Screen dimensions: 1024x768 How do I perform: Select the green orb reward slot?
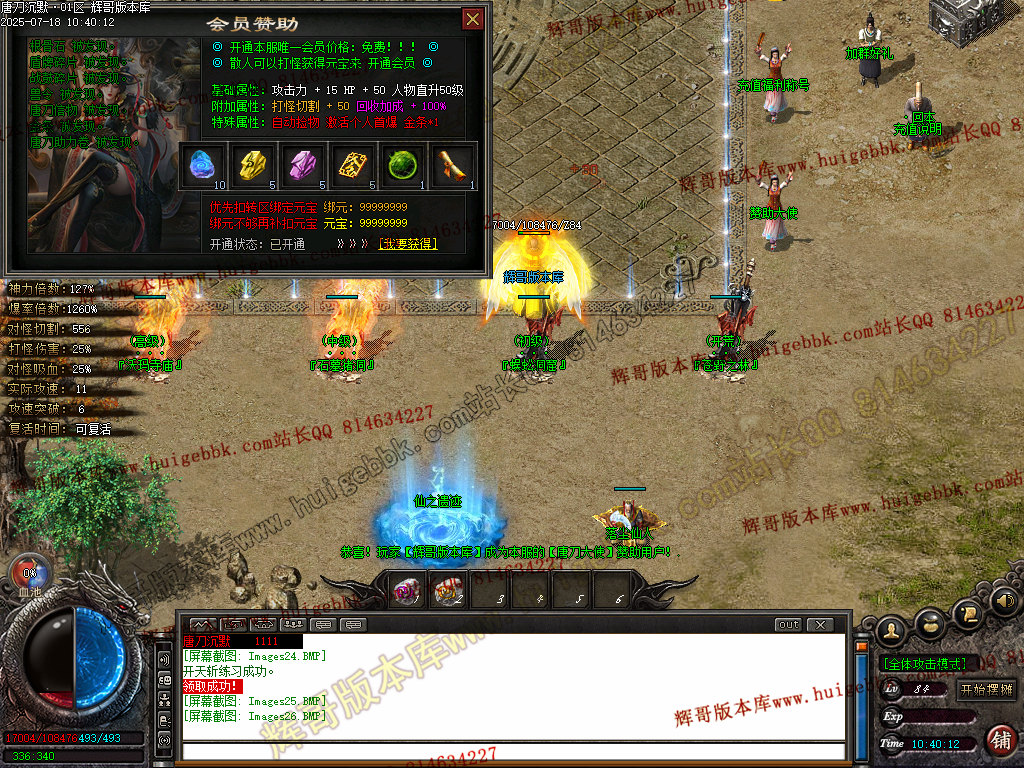(x=403, y=165)
